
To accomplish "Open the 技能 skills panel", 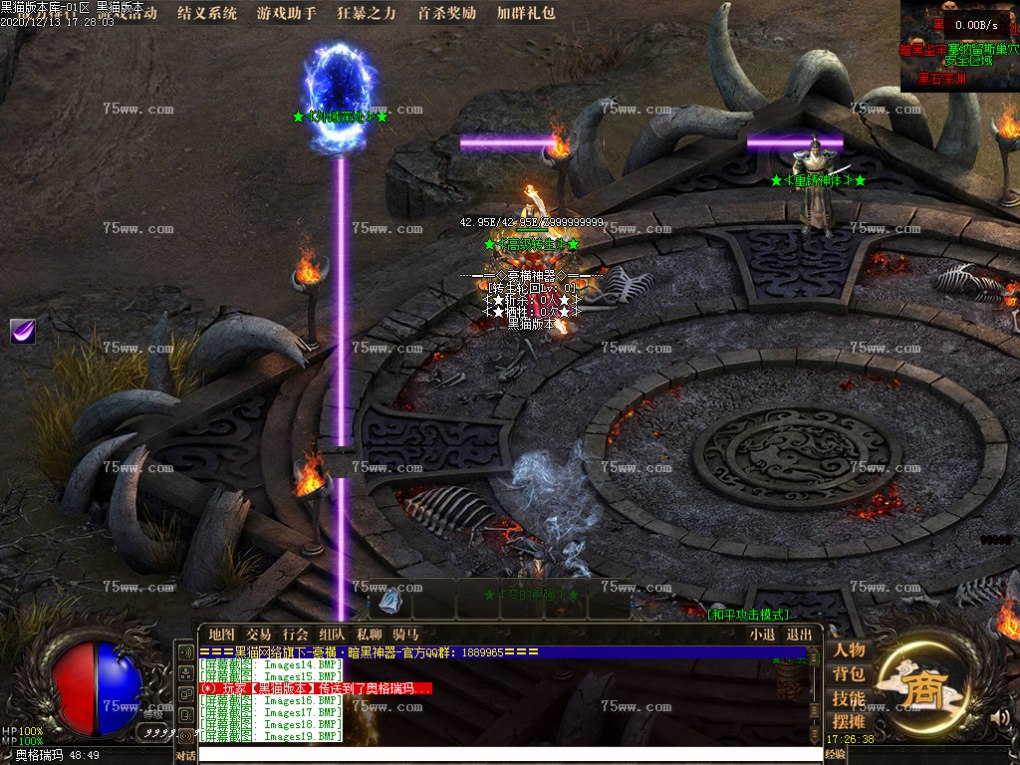I will 848,699.
